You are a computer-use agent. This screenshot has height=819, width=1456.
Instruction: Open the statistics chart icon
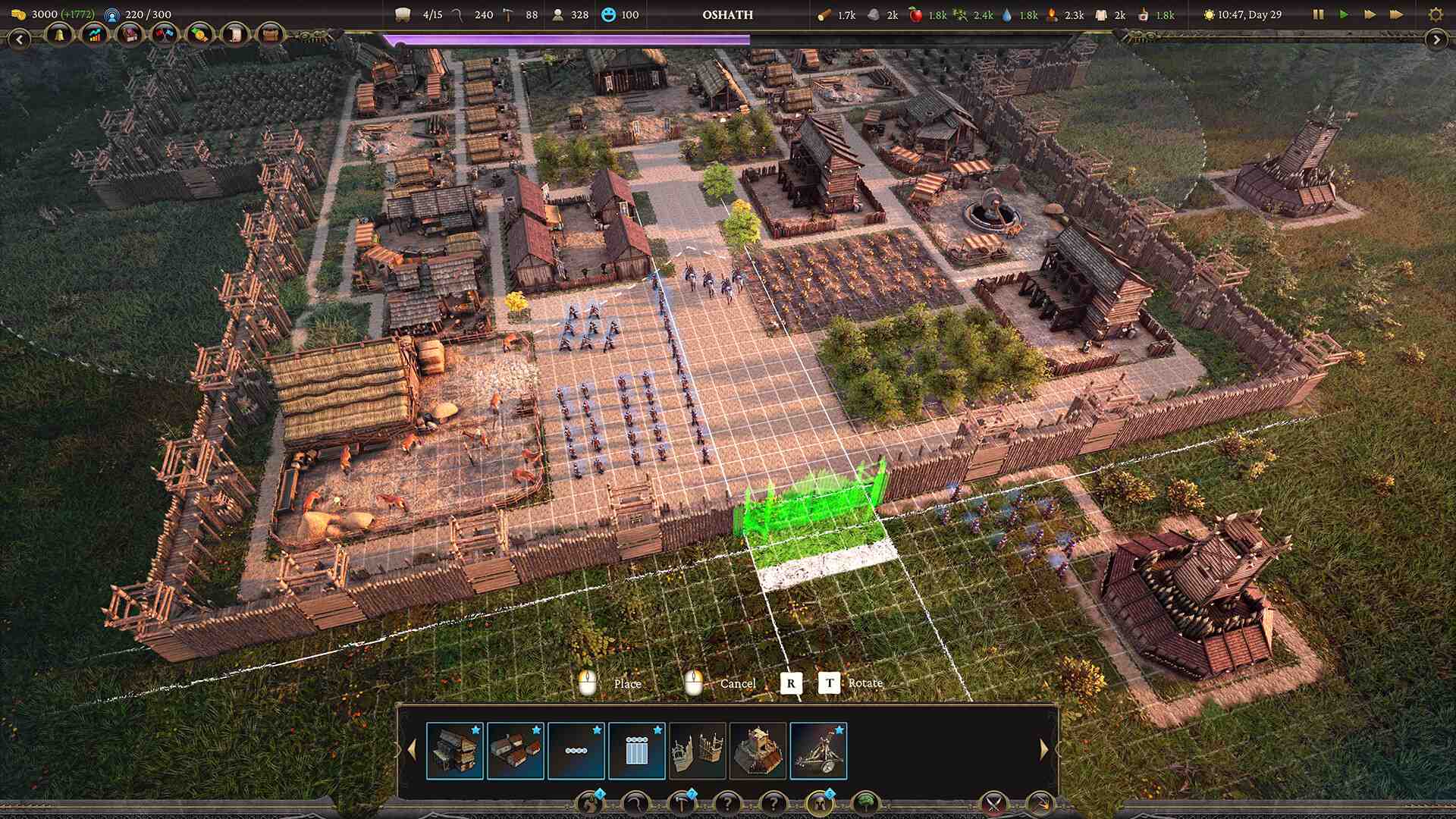94,35
